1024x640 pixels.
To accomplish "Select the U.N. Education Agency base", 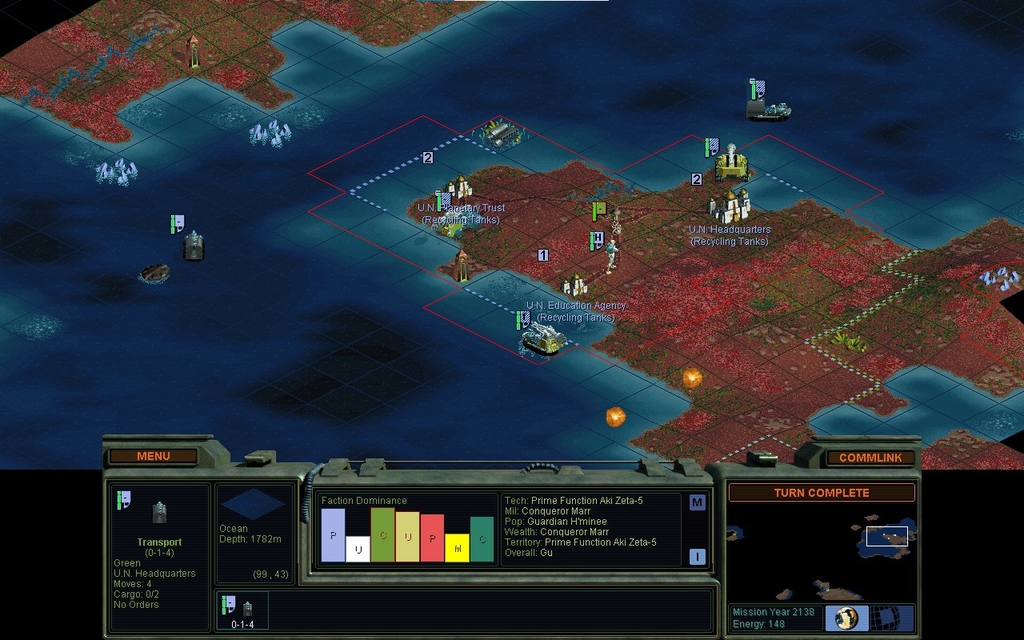I will tap(575, 287).
